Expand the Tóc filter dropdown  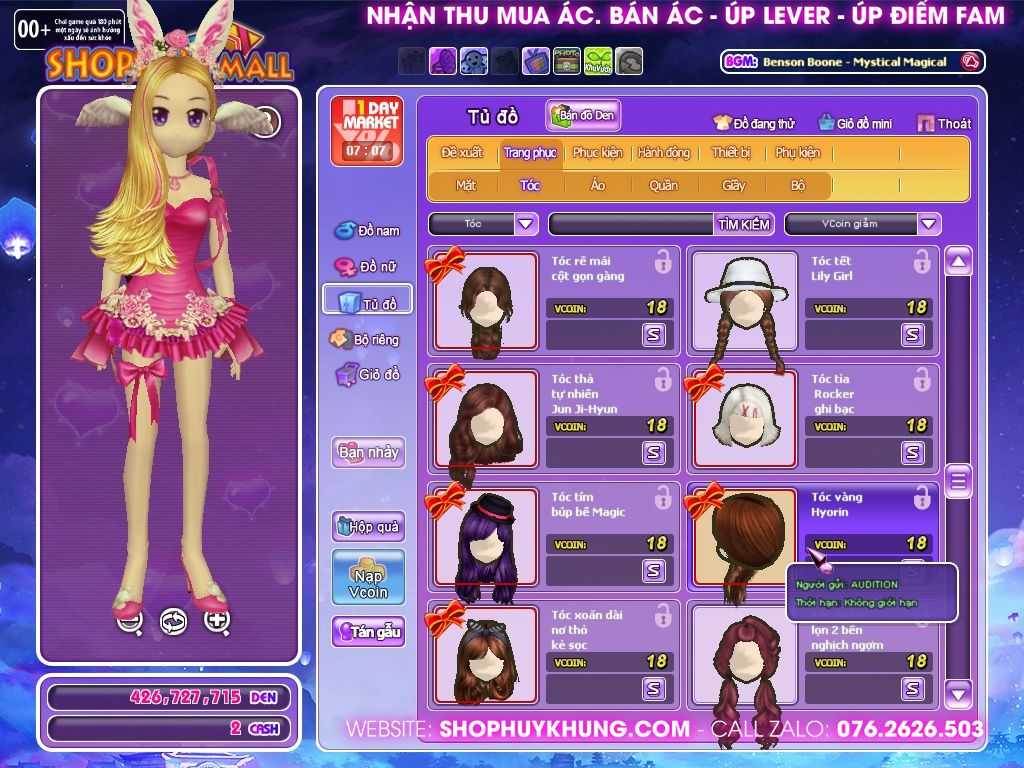[527, 224]
